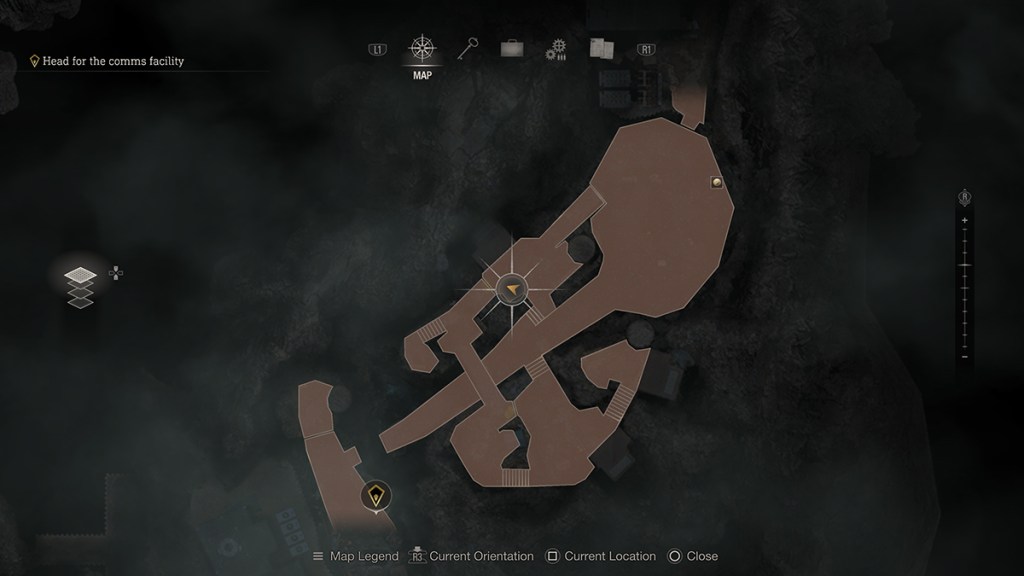Close the map screen
The width and height of the screenshot is (1024, 576).
pos(693,556)
